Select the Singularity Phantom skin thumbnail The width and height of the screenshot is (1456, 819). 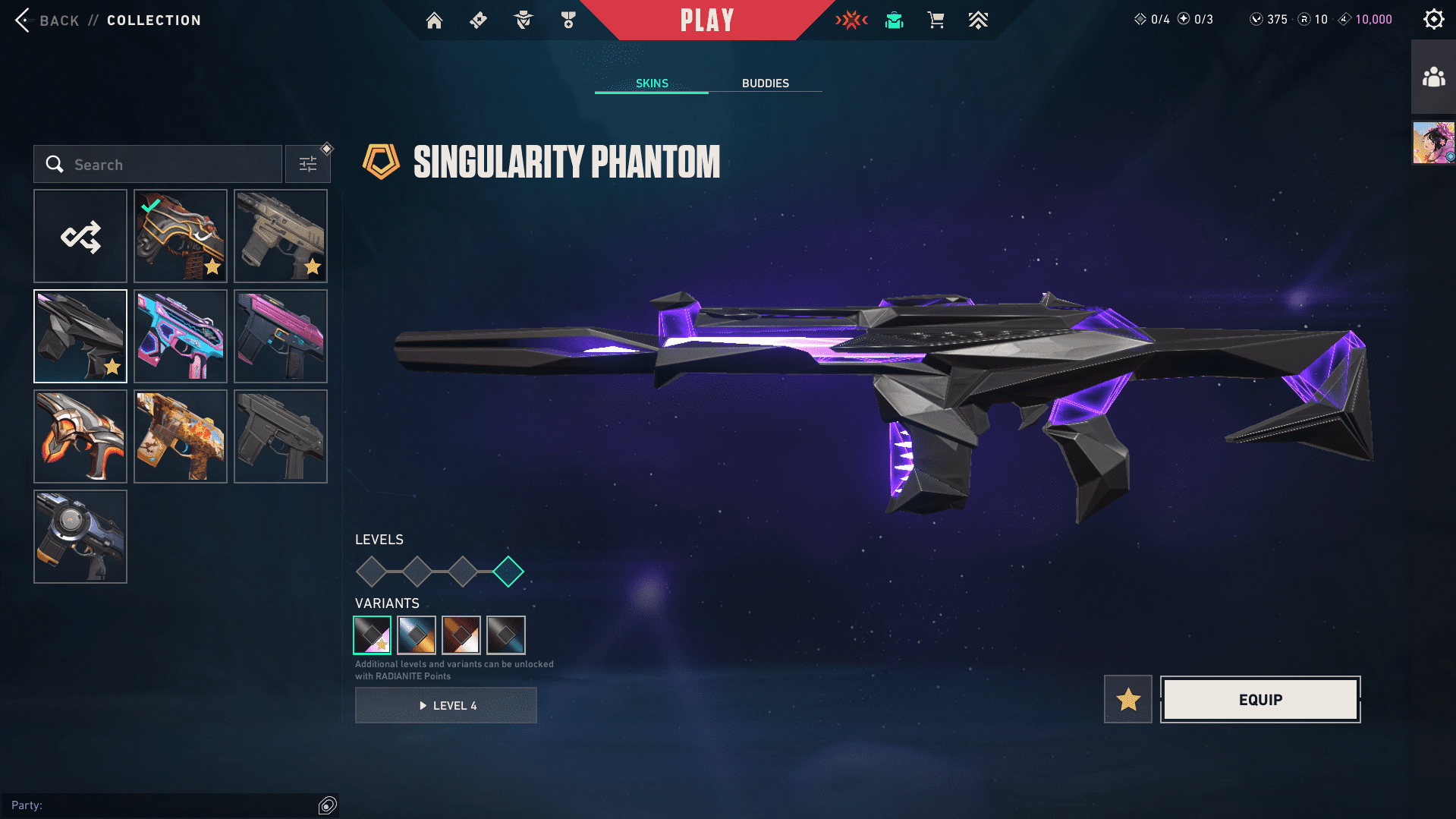click(80, 336)
